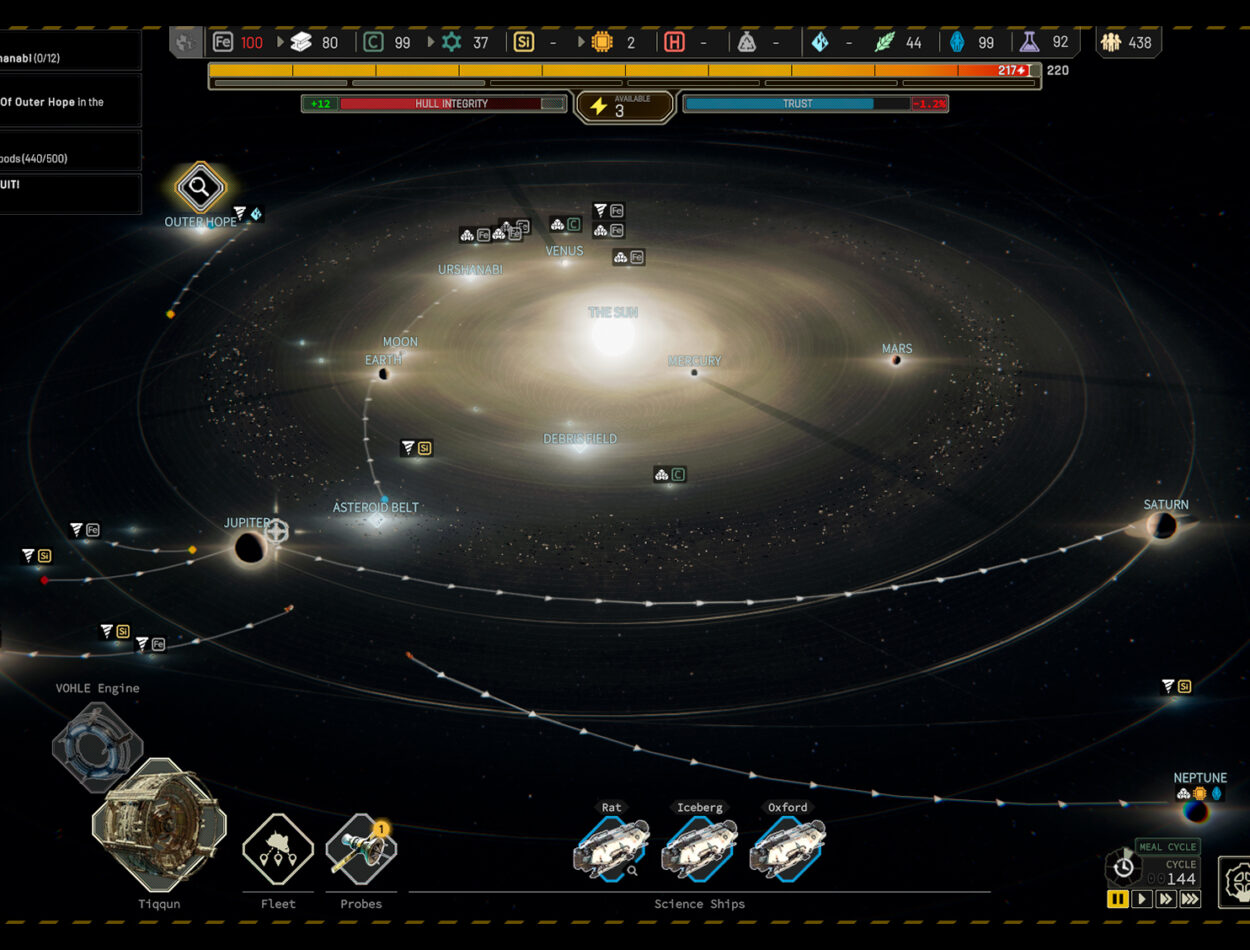Select the Rat science ship
The height and width of the screenshot is (950, 1250).
(x=611, y=848)
